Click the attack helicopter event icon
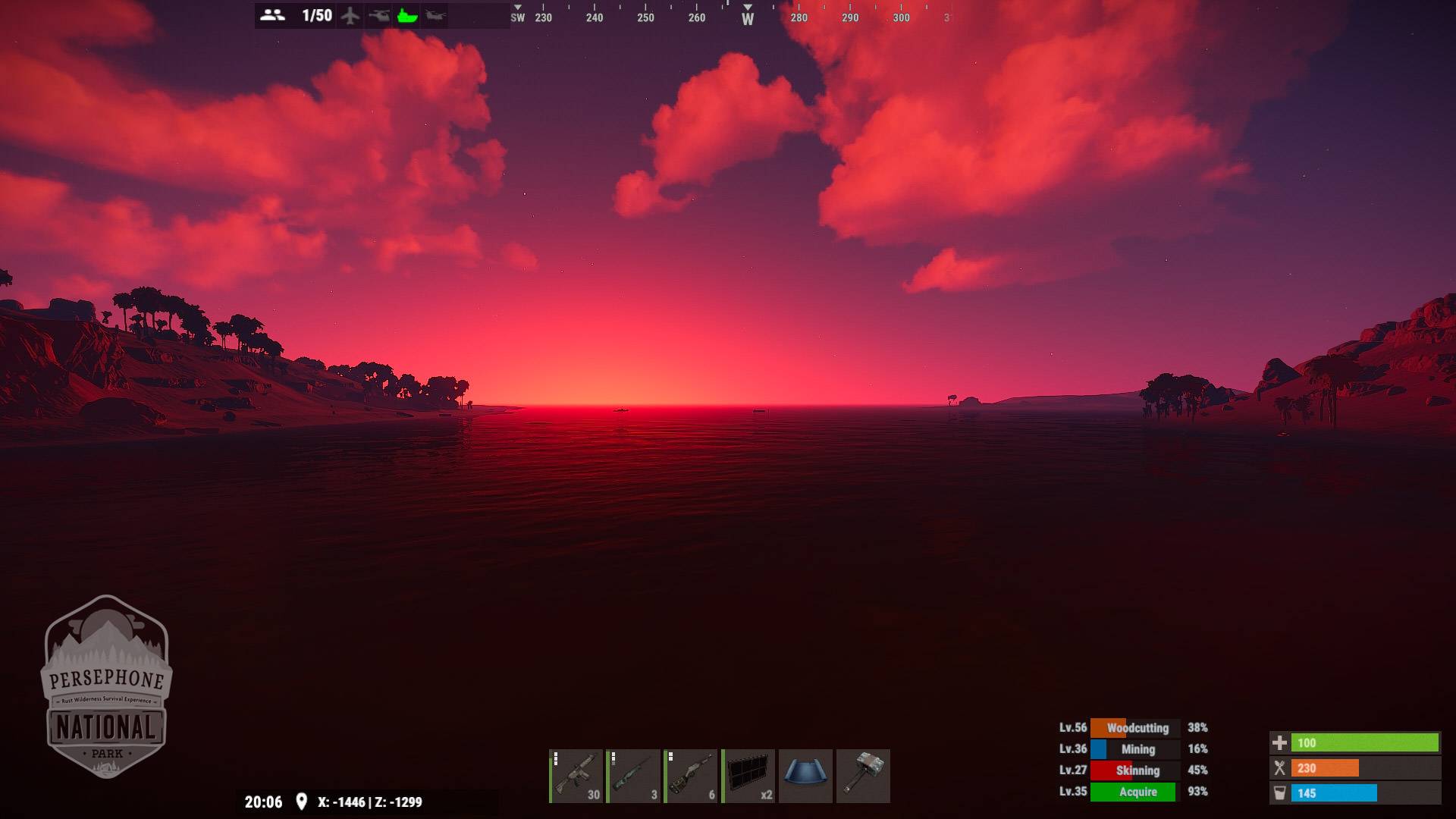Viewport: 1456px width, 819px height. tap(378, 15)
